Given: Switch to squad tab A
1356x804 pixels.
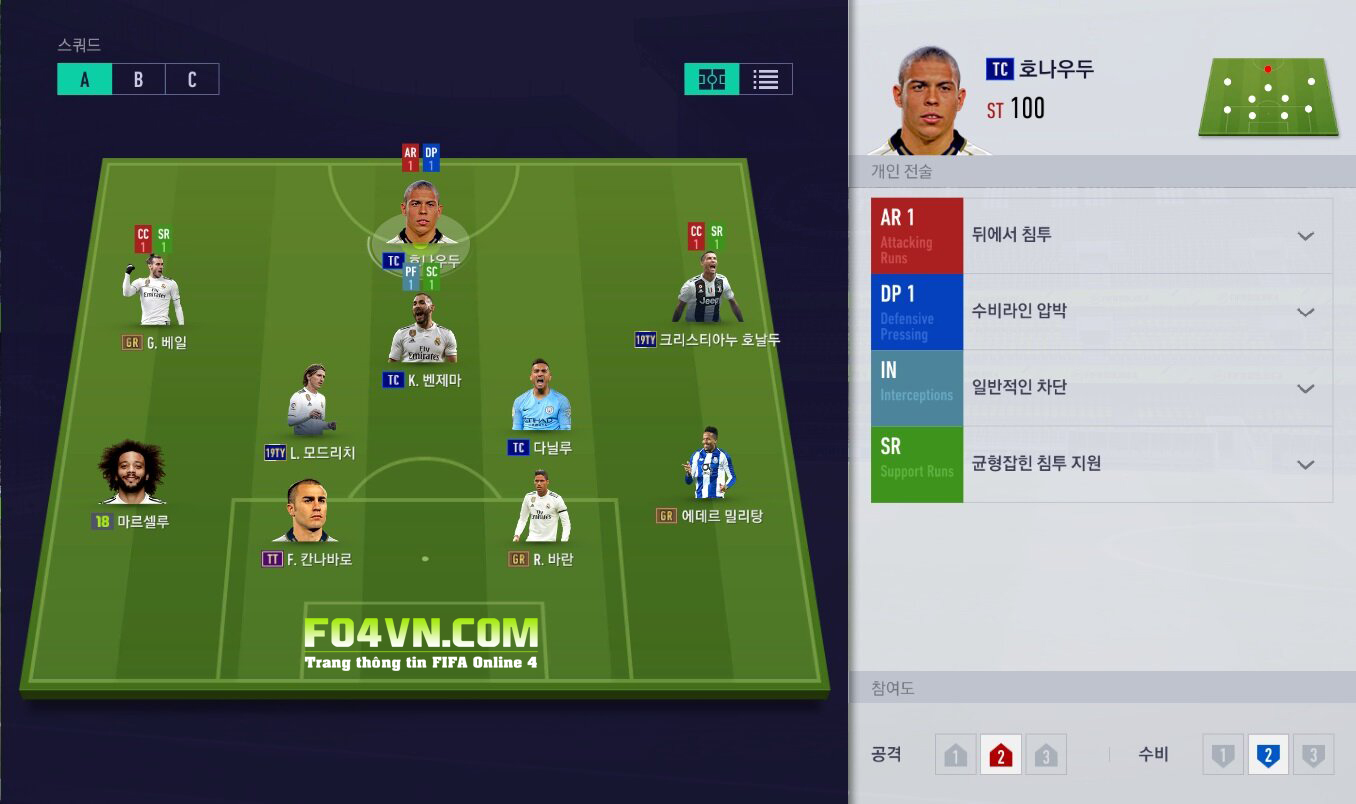Looking at the screenshot, I should [x=84, y=80].
